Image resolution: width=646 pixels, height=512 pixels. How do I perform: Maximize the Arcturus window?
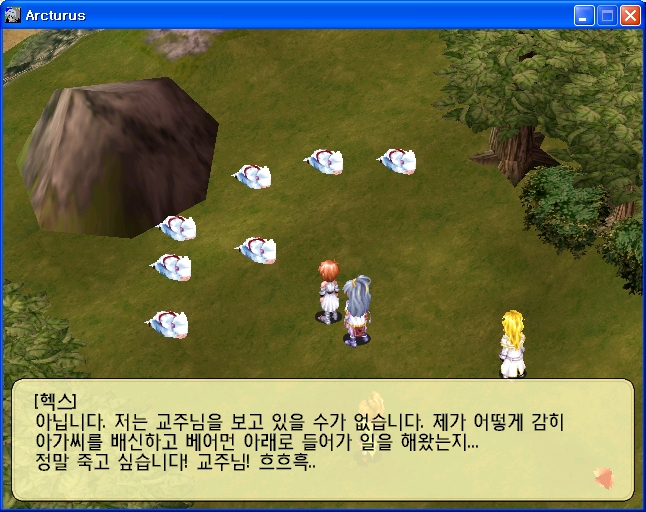click(x=607, y=15)
